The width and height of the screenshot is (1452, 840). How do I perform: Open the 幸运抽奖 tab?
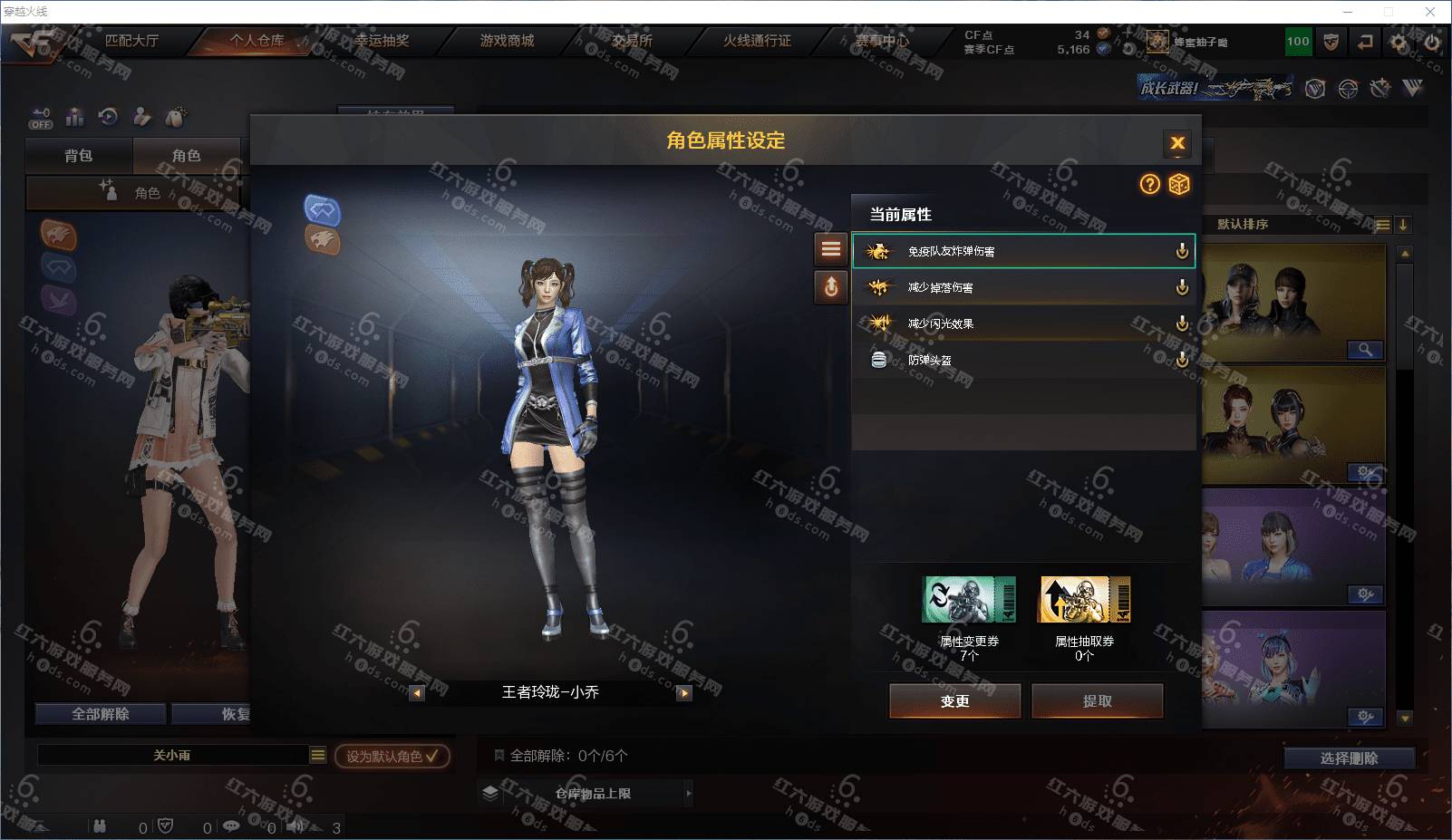click(382, 41)
